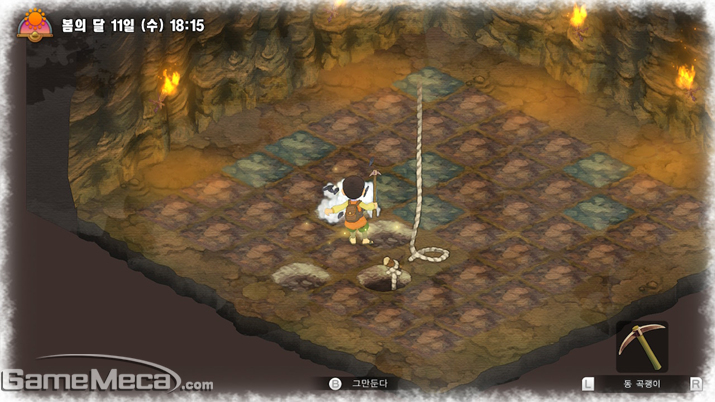Select the copper pickaxe tool slot

pos(641,345)
